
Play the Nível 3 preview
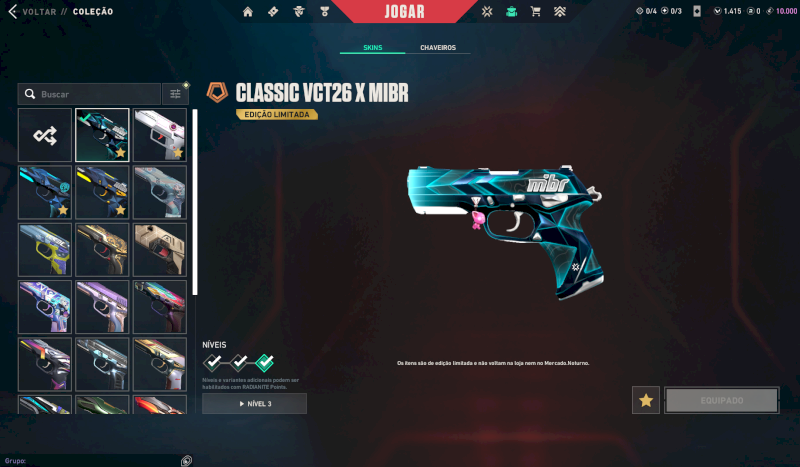254,404
